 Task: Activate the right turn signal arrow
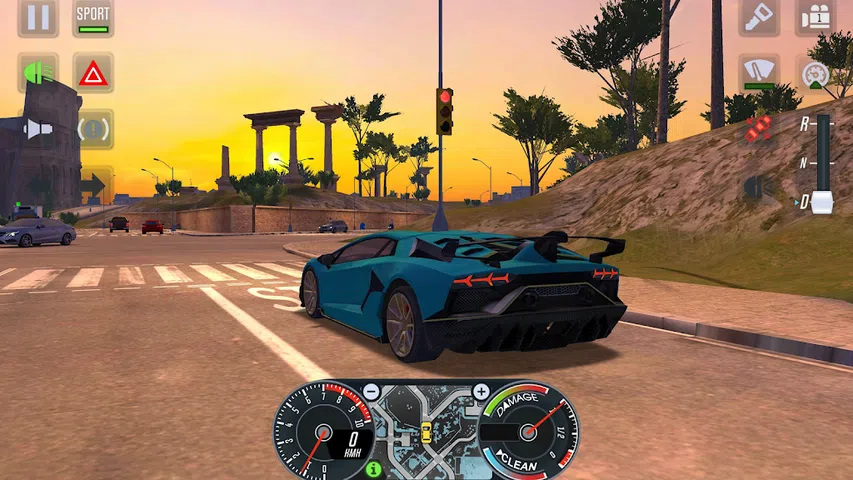tap(95, 184)
